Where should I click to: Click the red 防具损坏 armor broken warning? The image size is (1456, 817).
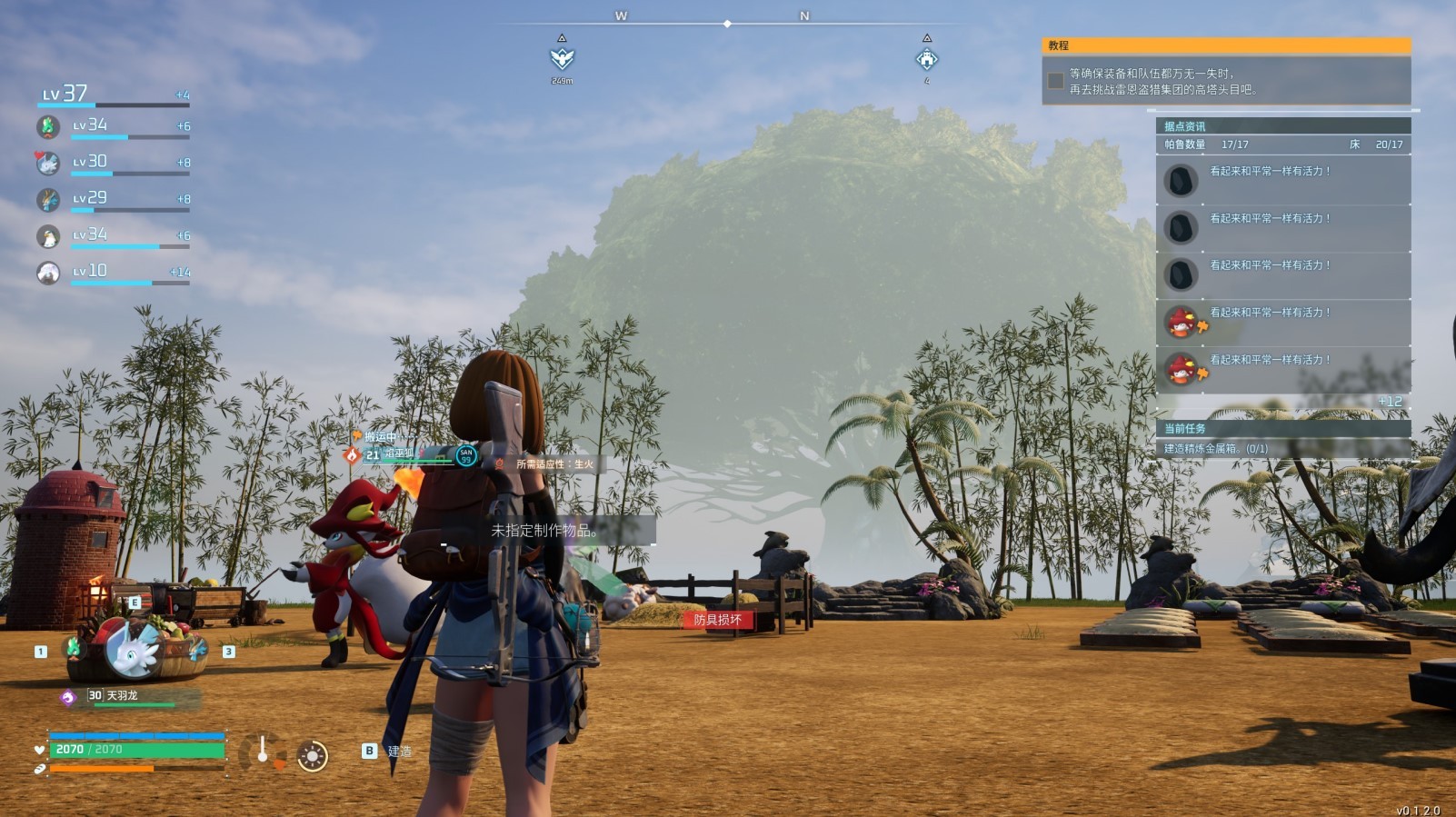718,620
